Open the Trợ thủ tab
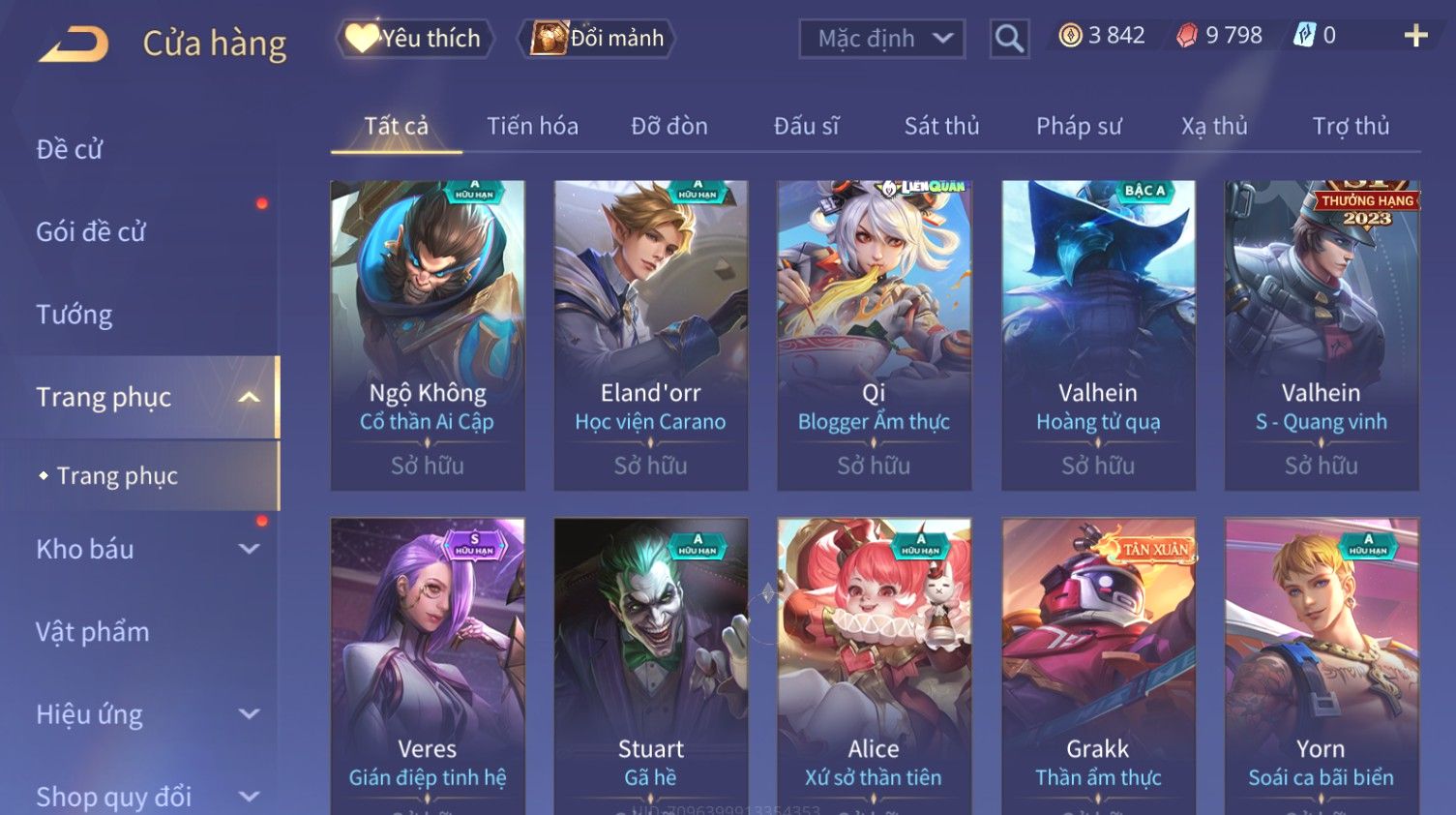The width and height of the screenshot is (1456, 815). coord(1351,126)
